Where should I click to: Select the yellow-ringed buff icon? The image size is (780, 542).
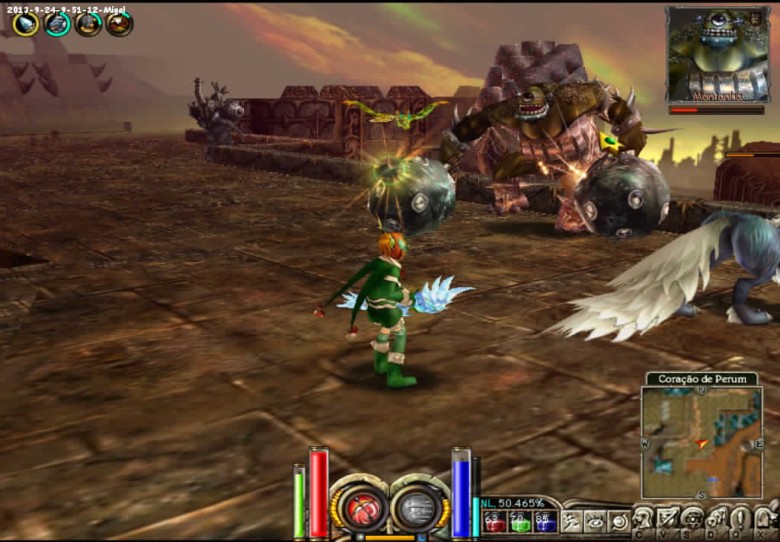26,23
